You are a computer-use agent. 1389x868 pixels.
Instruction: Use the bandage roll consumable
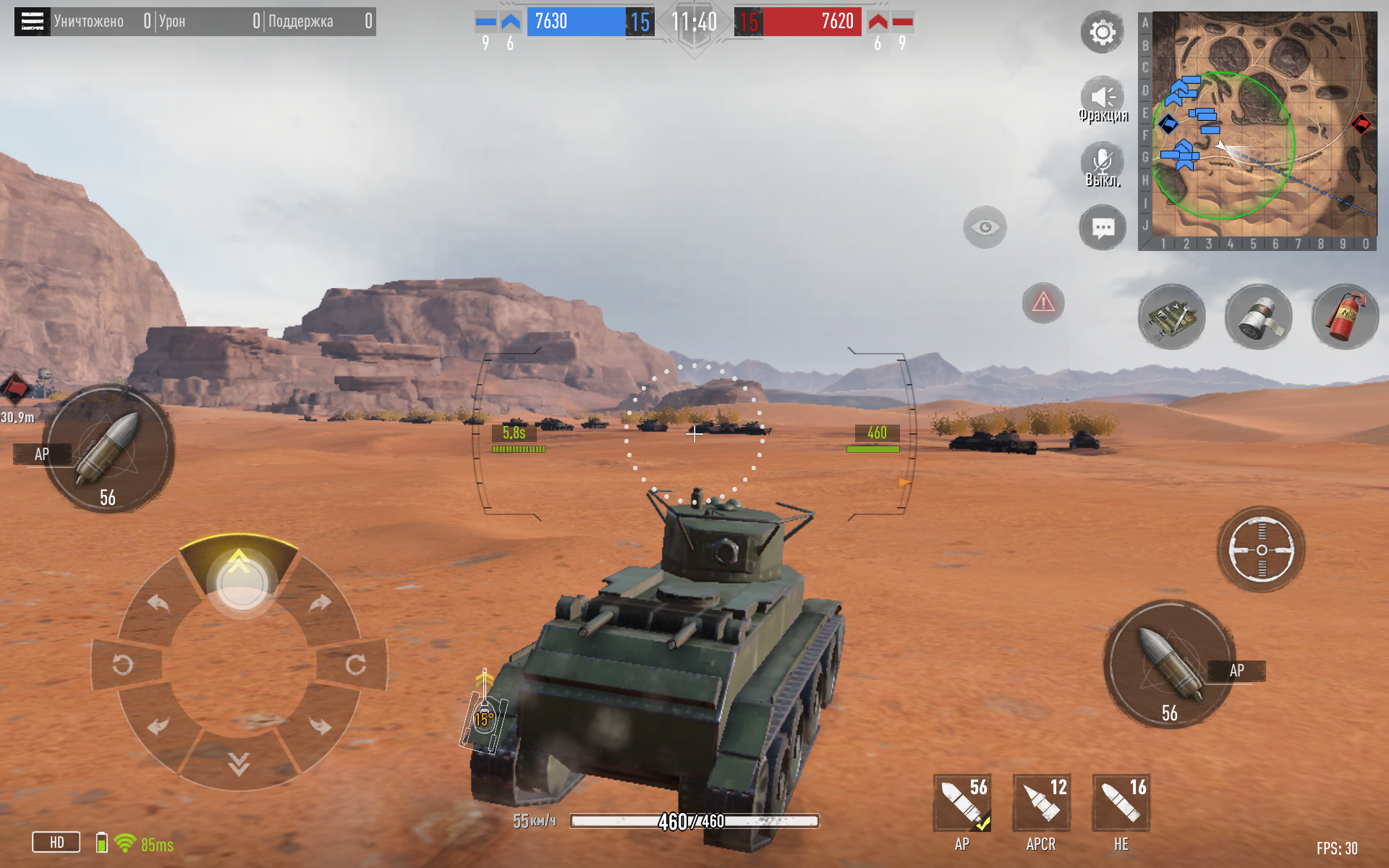(x=1259, y=317)
